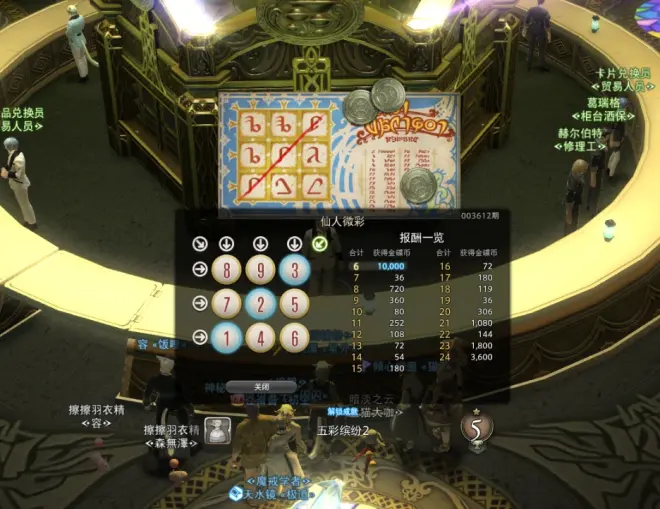Image resolution: width=660 pixels, height=509 pixels.
Task: Select the number 9 tile
Action: coord(260,269)
